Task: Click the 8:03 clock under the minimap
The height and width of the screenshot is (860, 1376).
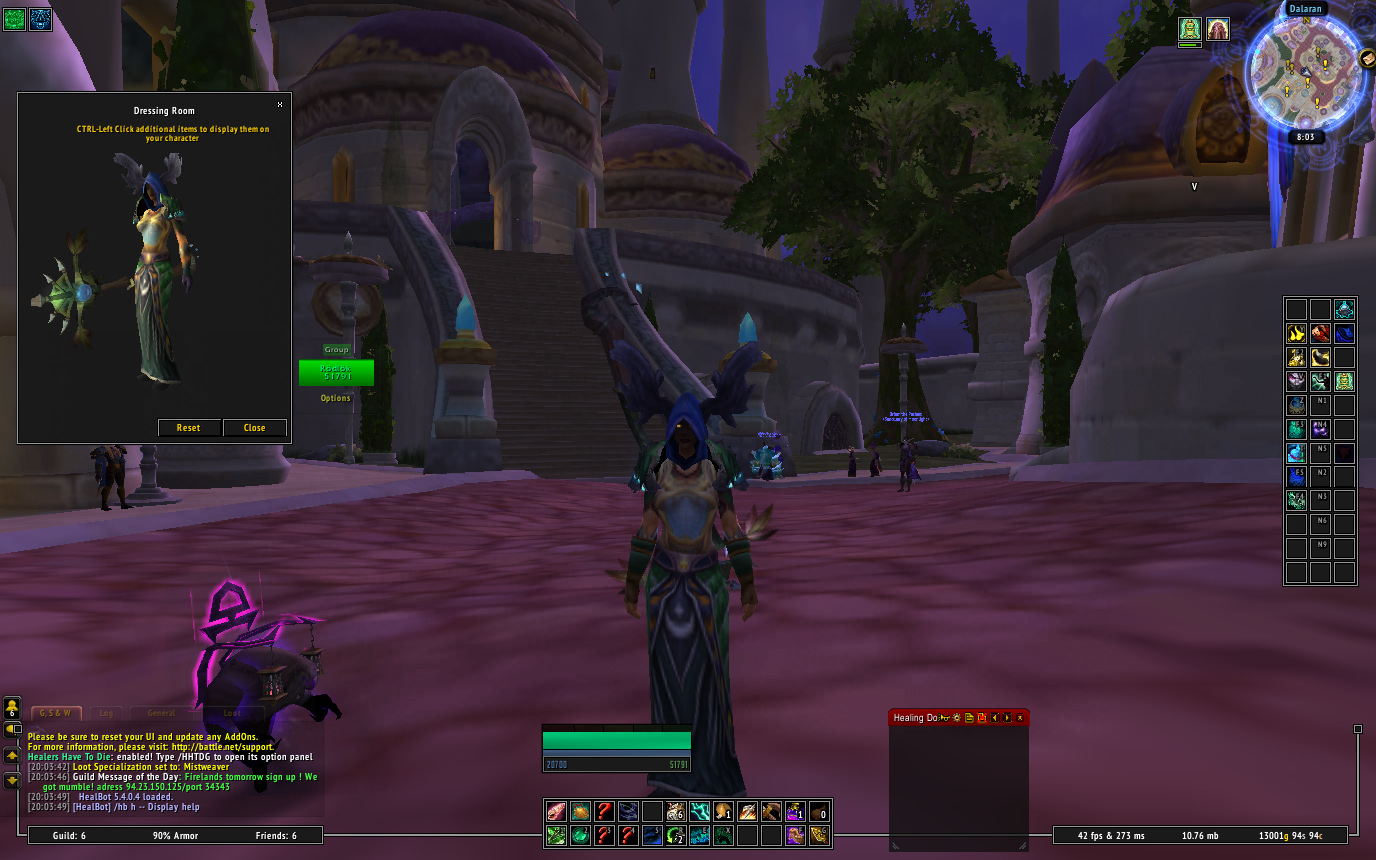Action: pyautogui.click(x=1305, y=137)
